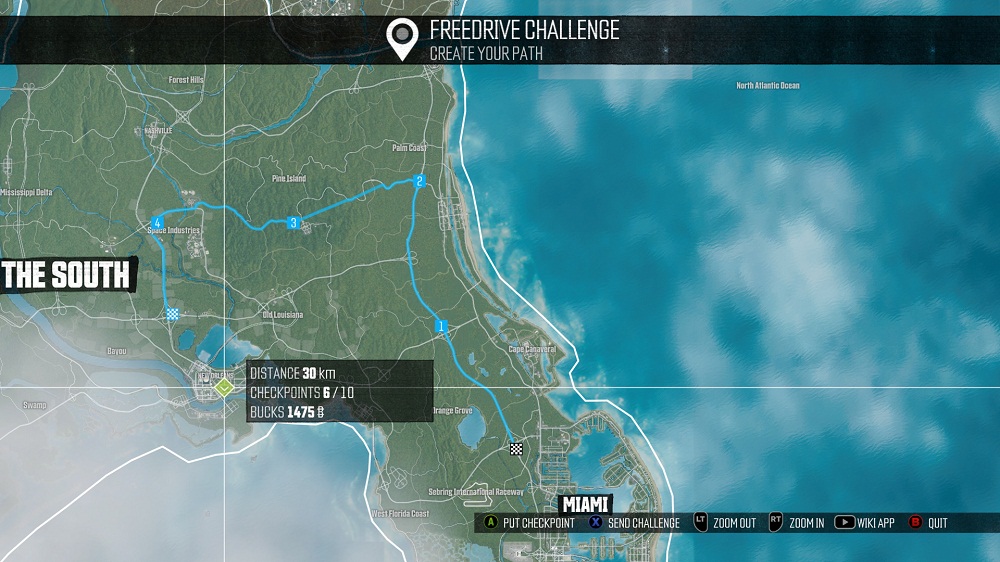Select checkpoint 1 marker on the route
Viewport: 1000px width, 562px height.
[440, 326]
